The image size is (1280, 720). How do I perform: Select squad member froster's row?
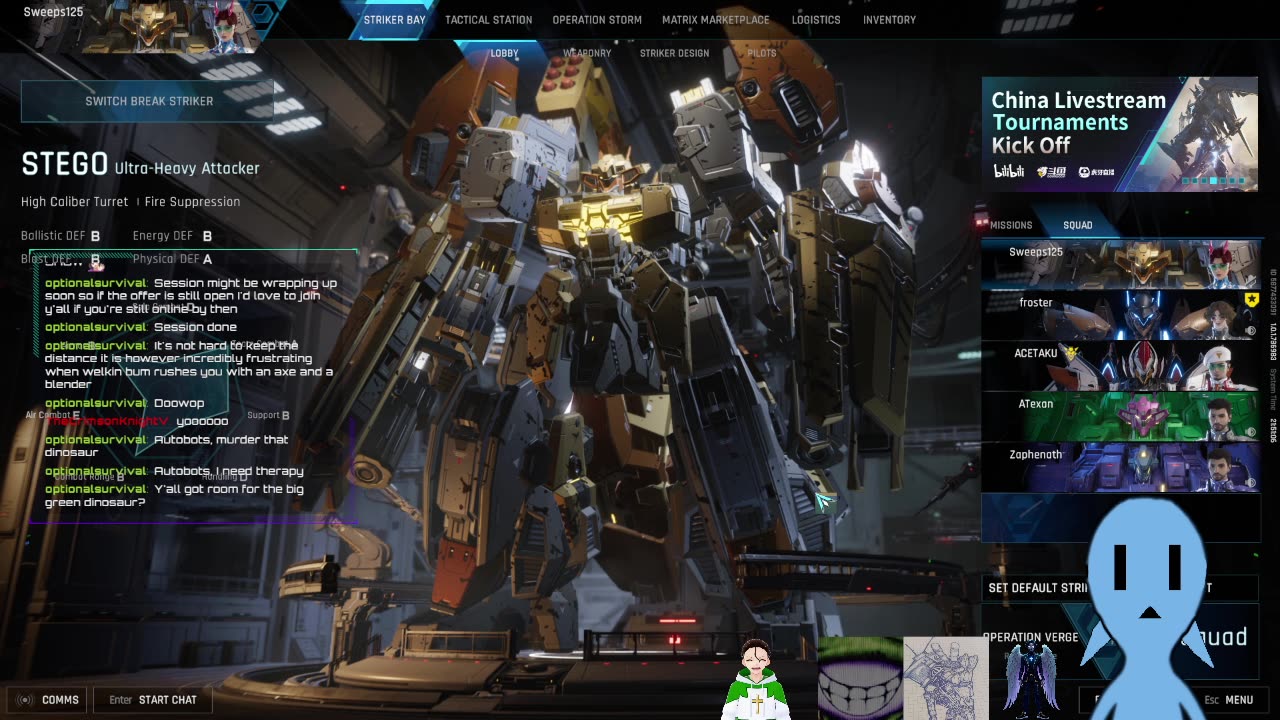(x=1119, y=316)
